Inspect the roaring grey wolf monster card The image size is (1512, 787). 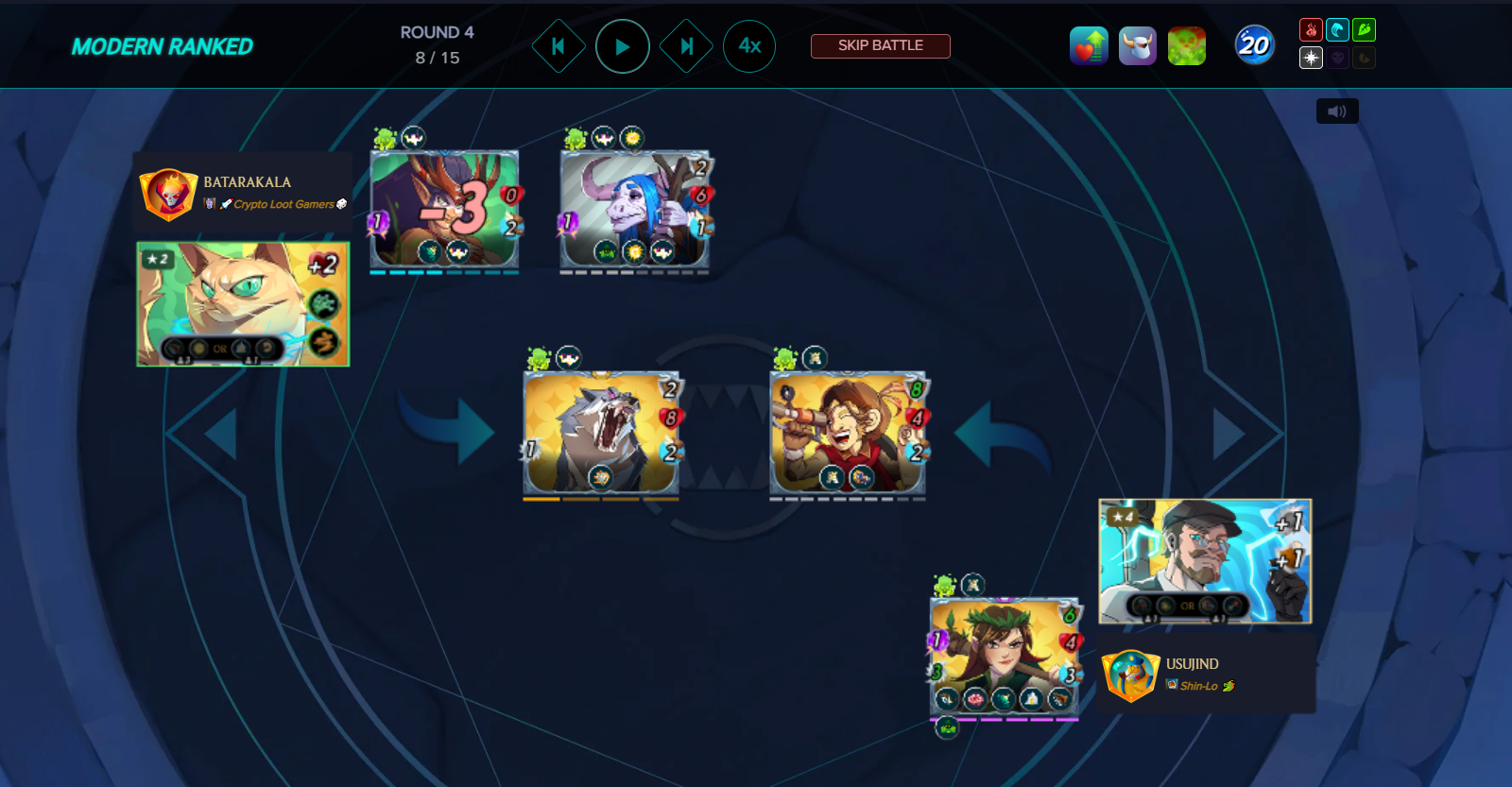point(601,433)
